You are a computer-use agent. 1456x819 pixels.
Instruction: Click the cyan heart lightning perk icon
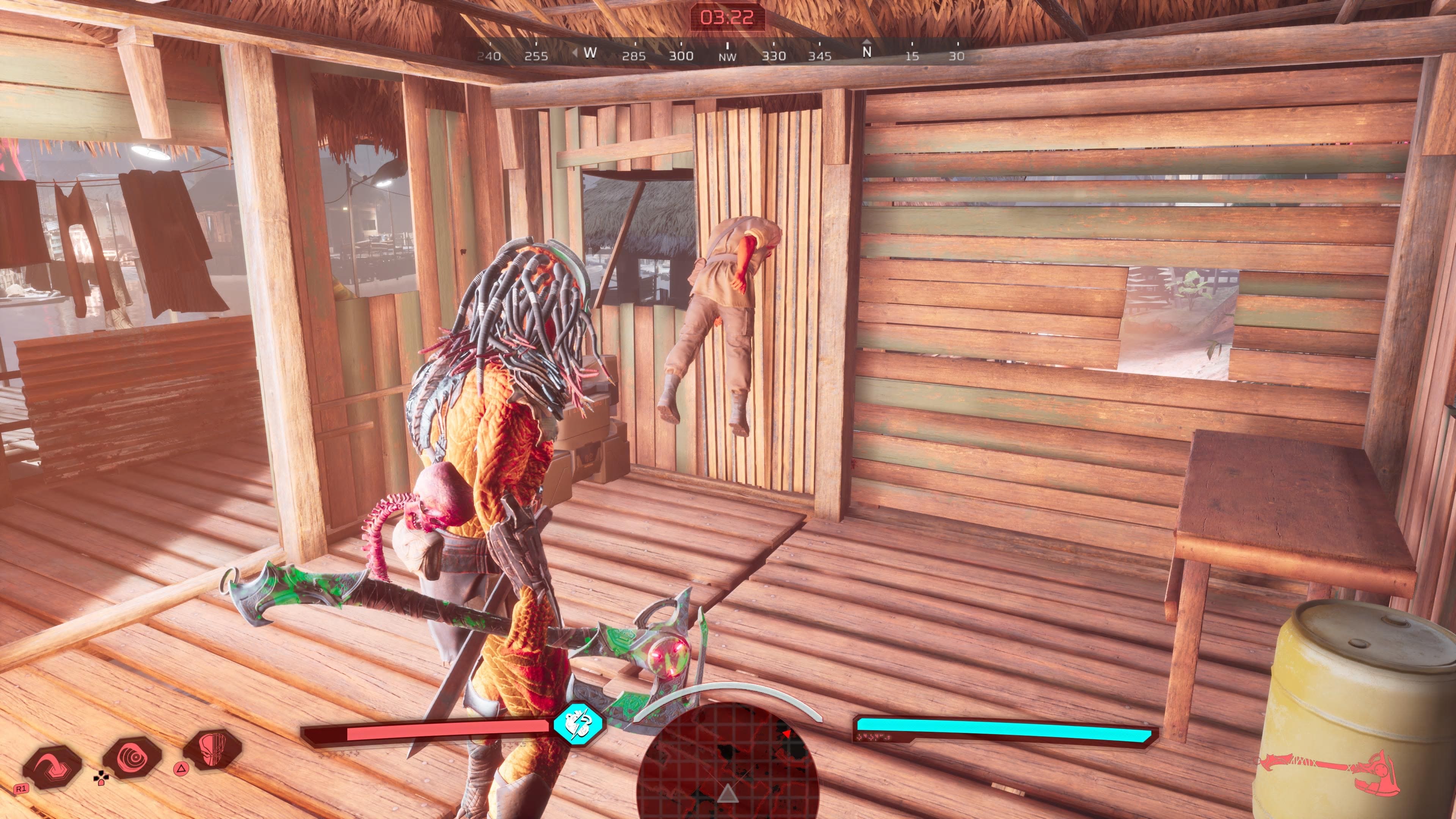[x=577, y=724]
